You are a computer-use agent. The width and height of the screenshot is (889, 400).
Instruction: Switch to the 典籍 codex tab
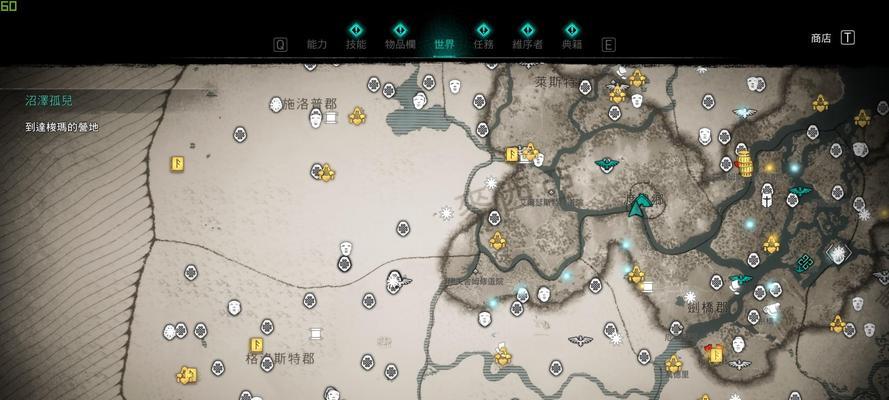[571, 44]
